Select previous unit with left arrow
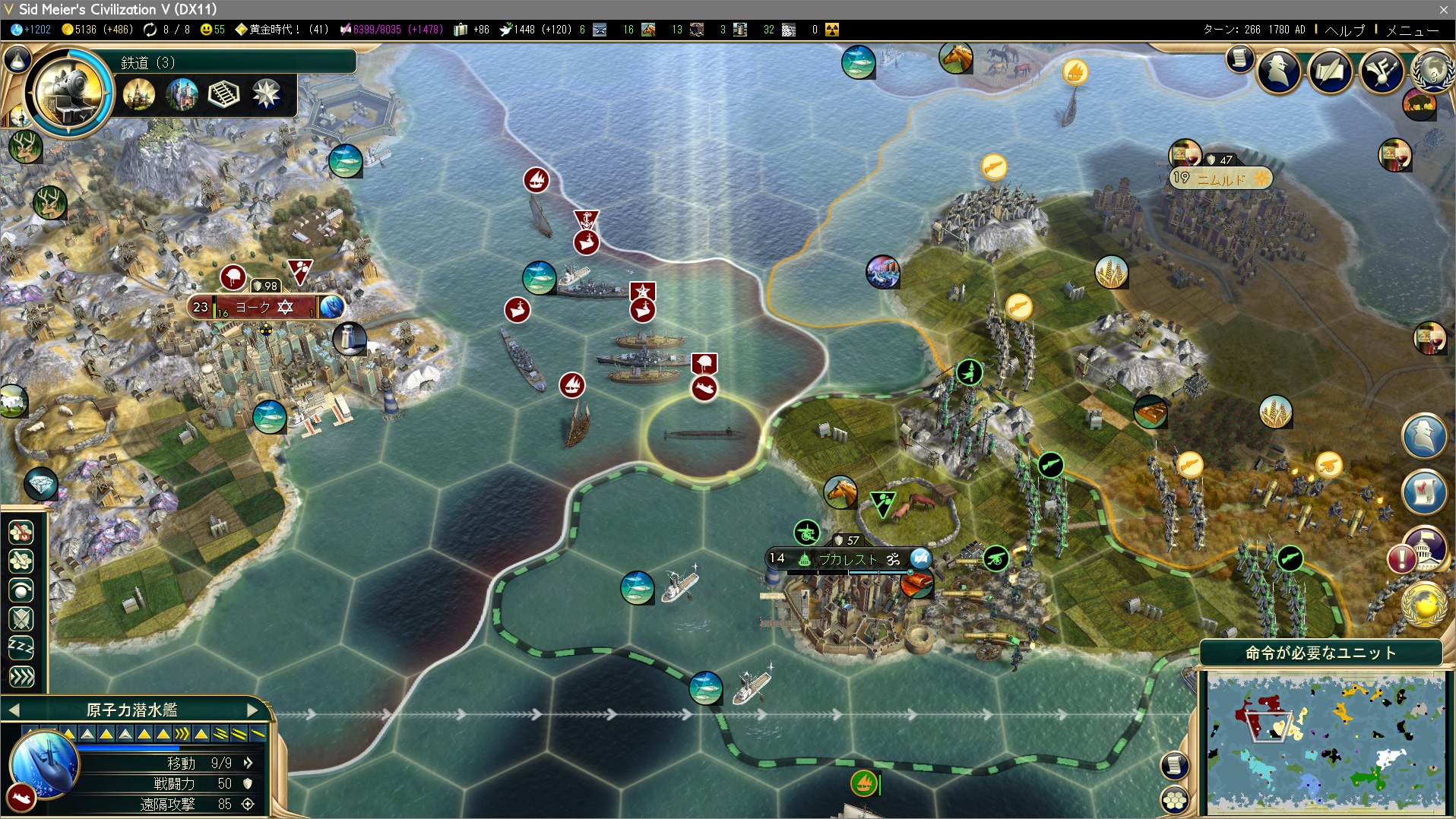Image resolution: width=1456 pixels, height=819 pixels. pos(14,710)
